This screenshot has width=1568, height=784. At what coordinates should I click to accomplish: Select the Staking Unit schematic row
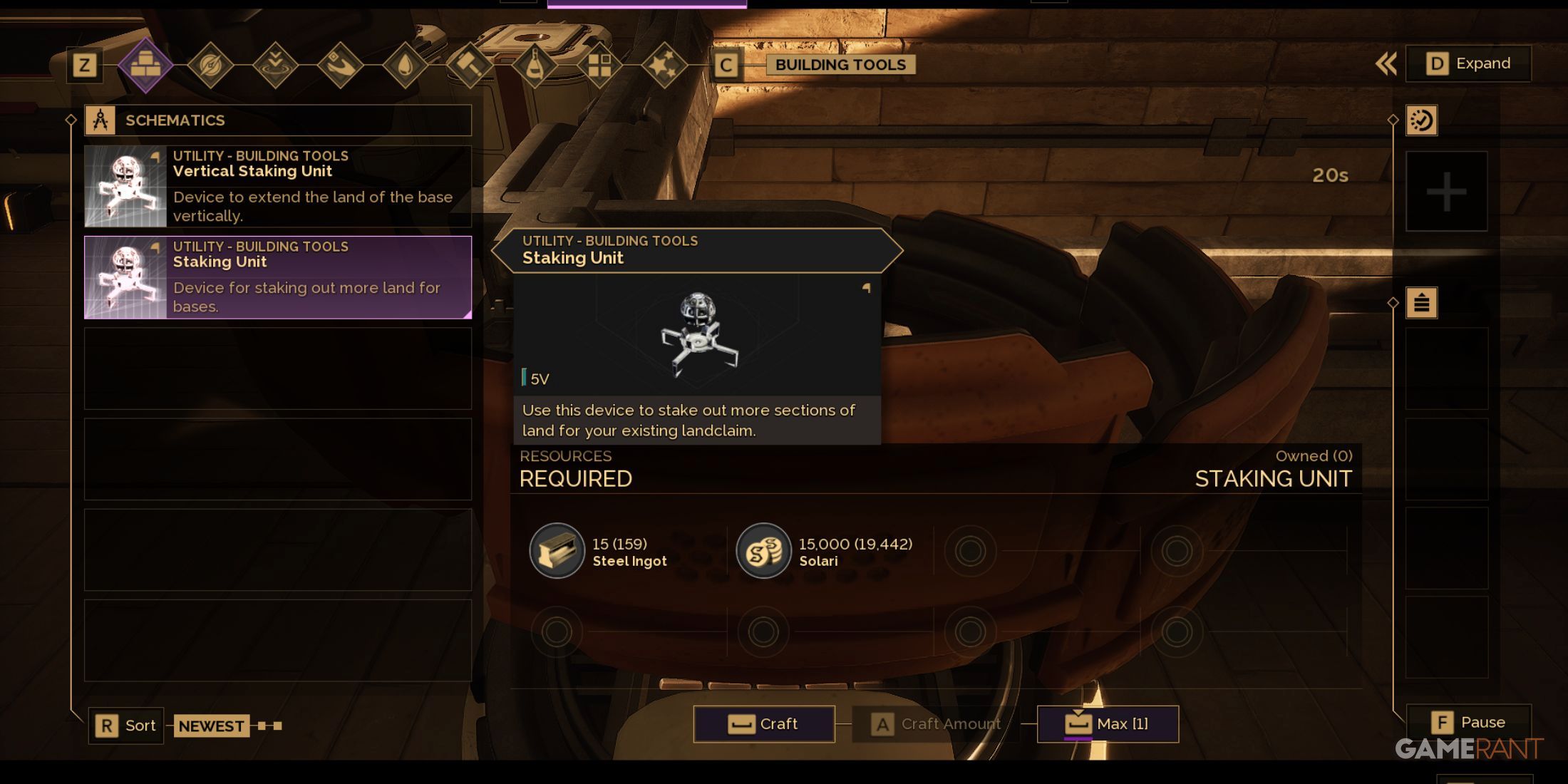tap(278, 277)
